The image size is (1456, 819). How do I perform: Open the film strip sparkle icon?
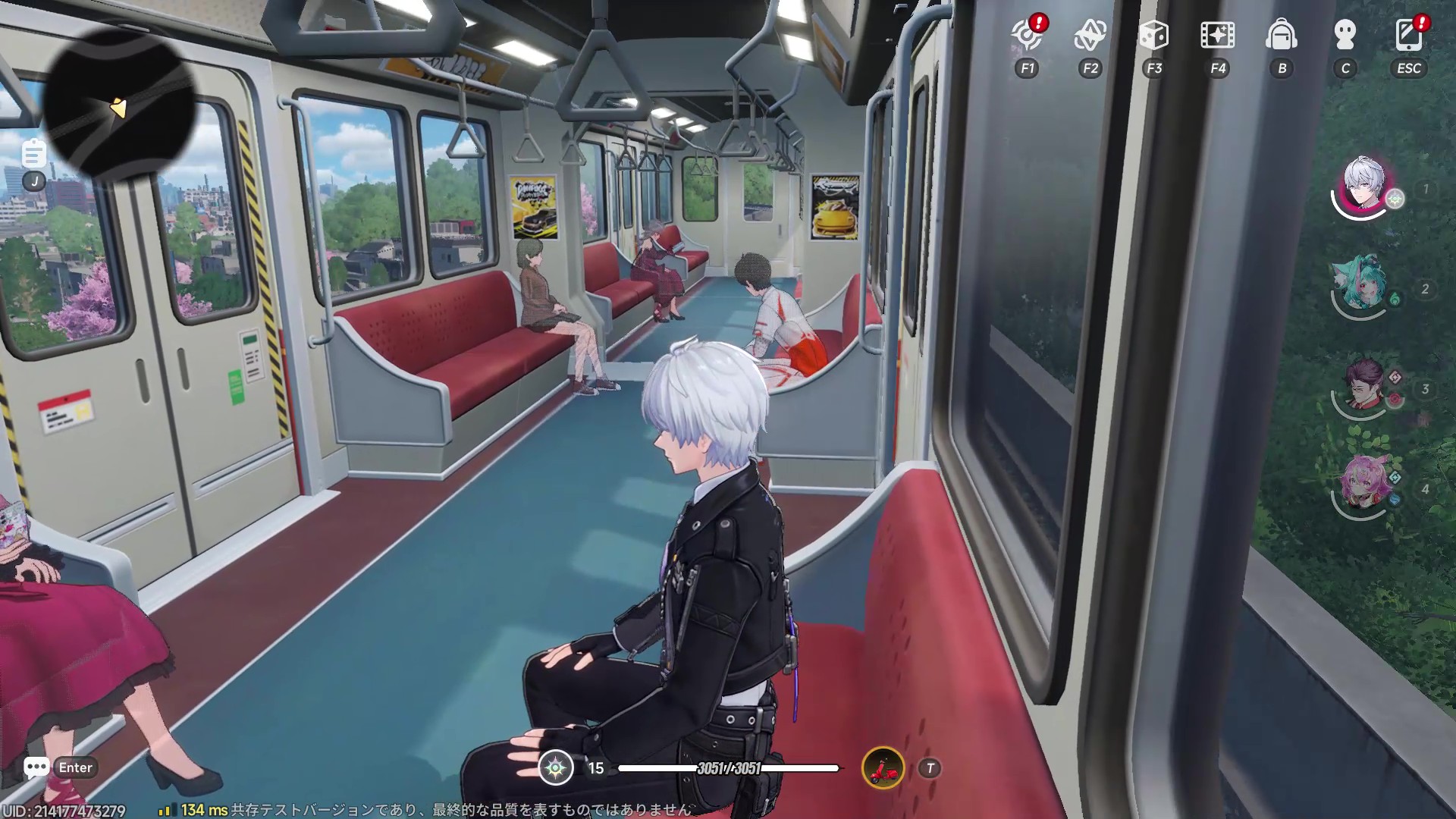(x=1217, y=36)
